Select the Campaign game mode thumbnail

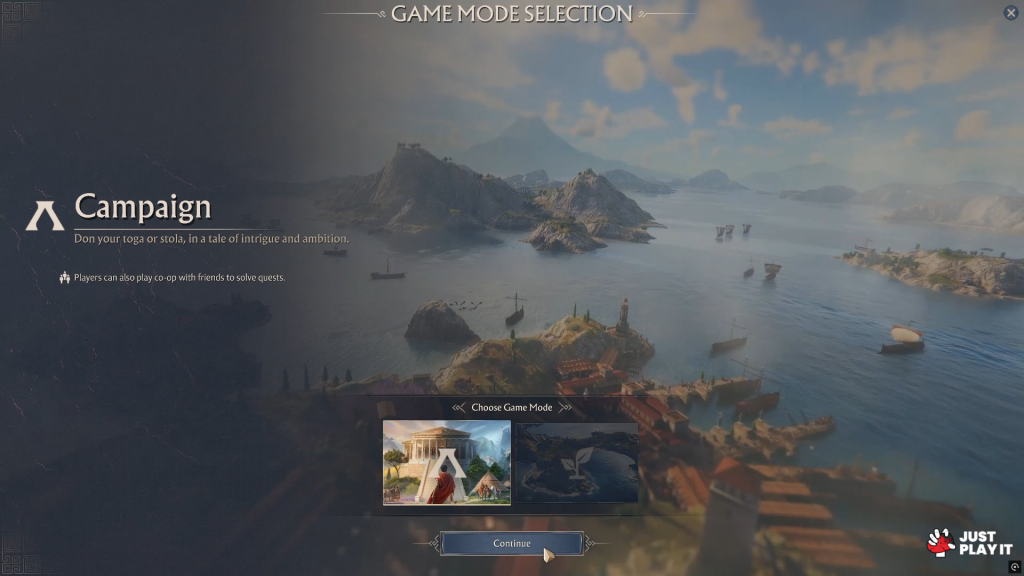[446, 462]
